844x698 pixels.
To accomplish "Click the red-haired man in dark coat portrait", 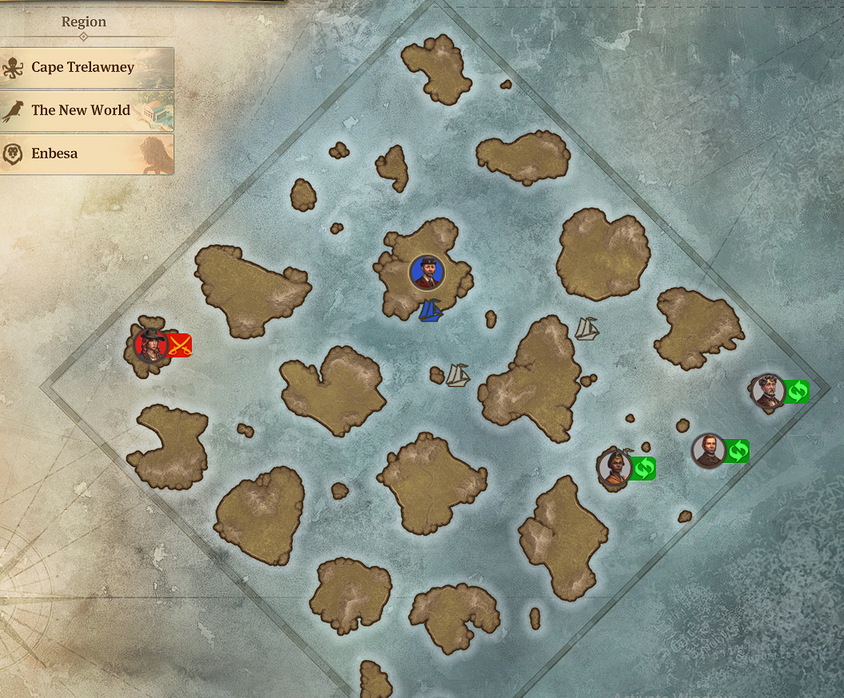I will (708, 451).
